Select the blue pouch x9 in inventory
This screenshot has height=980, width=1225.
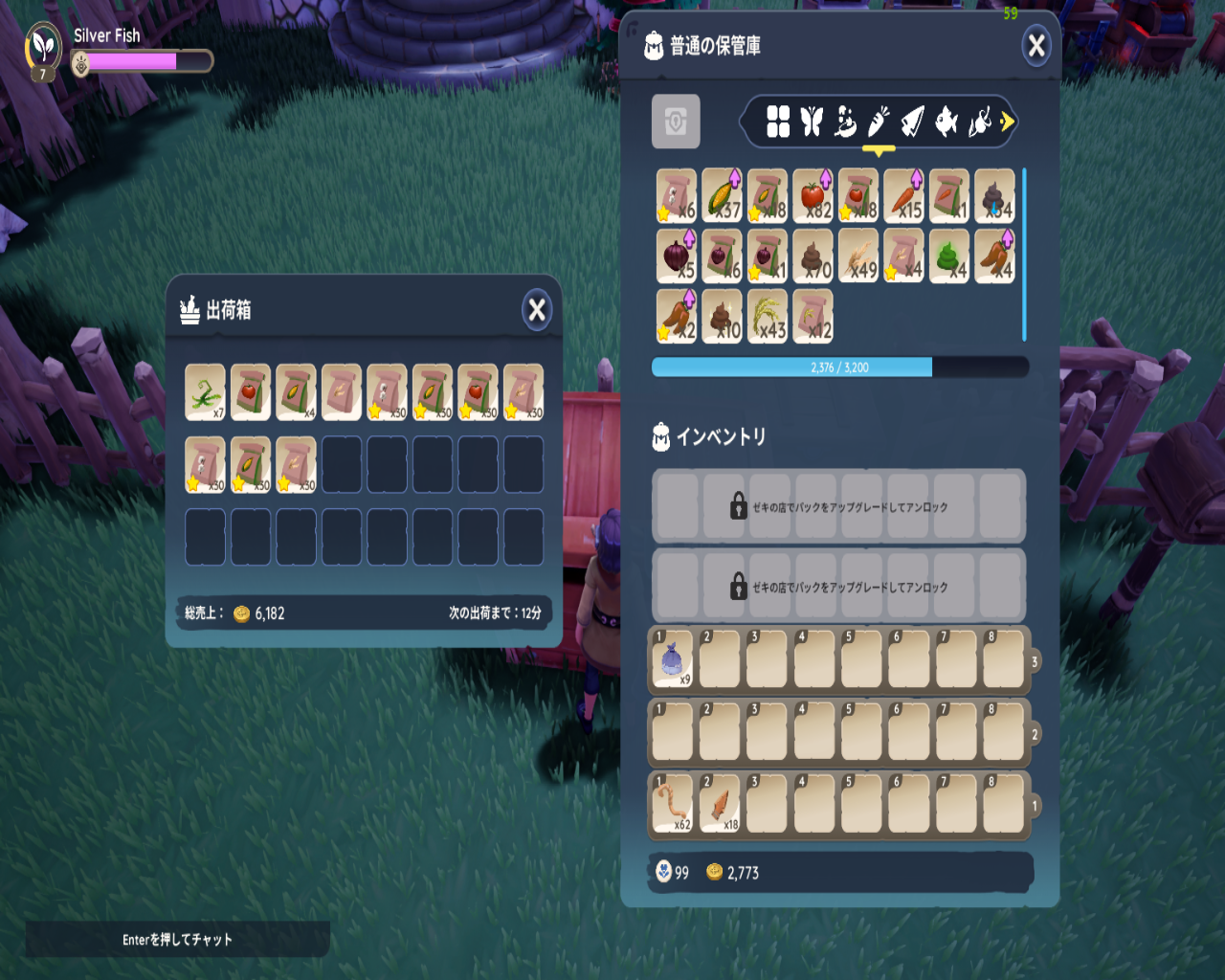point(672,659)
